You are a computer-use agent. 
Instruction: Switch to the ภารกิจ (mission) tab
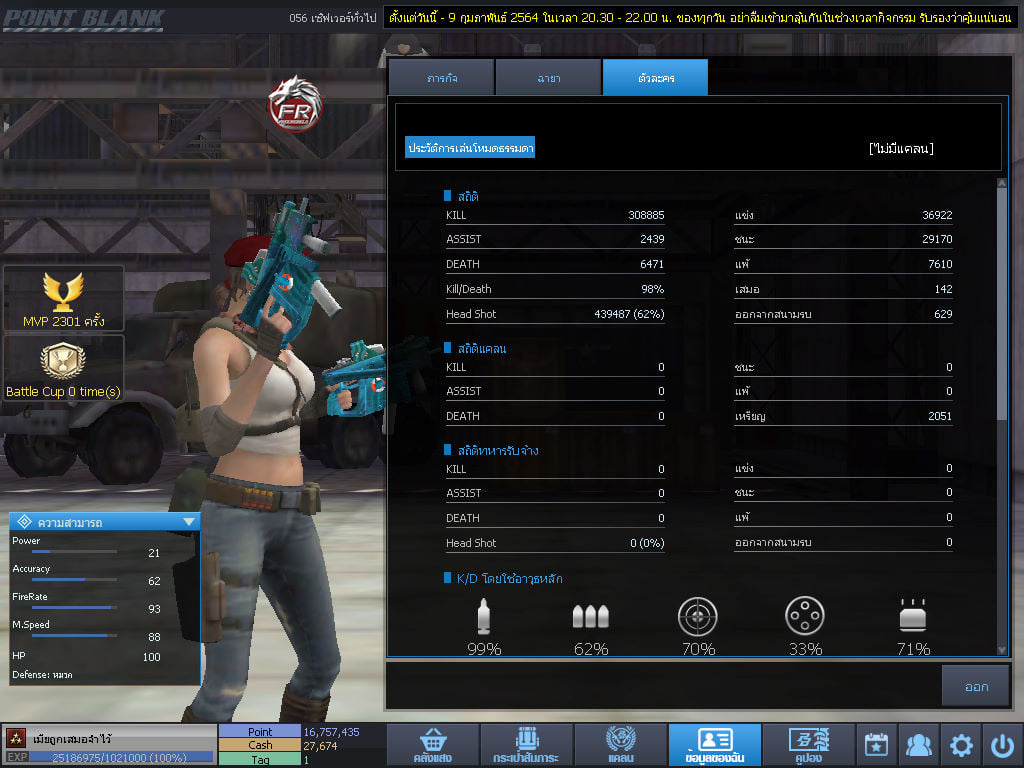[x=441, y=78]
